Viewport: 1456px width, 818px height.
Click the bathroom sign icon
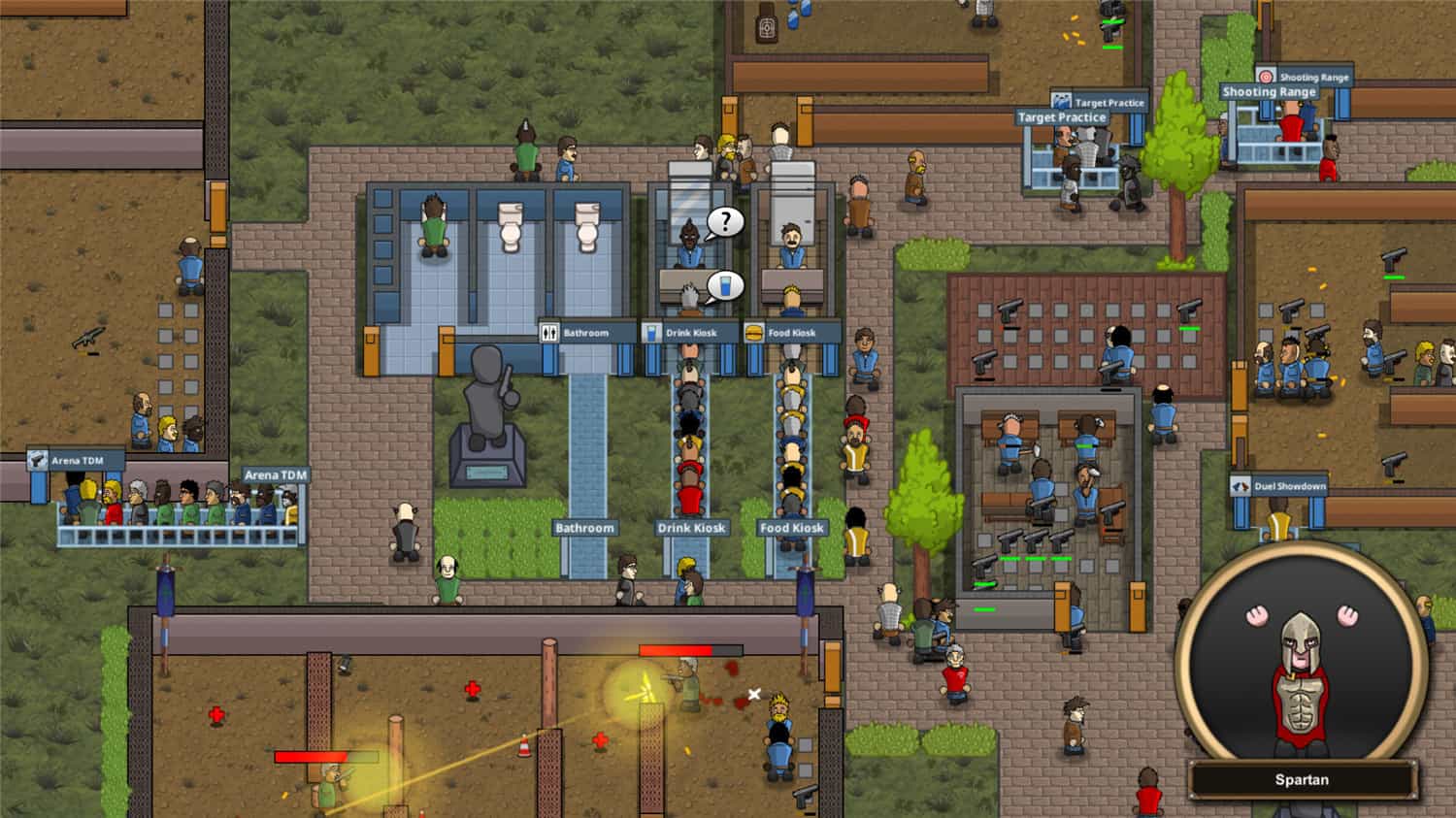548,332
